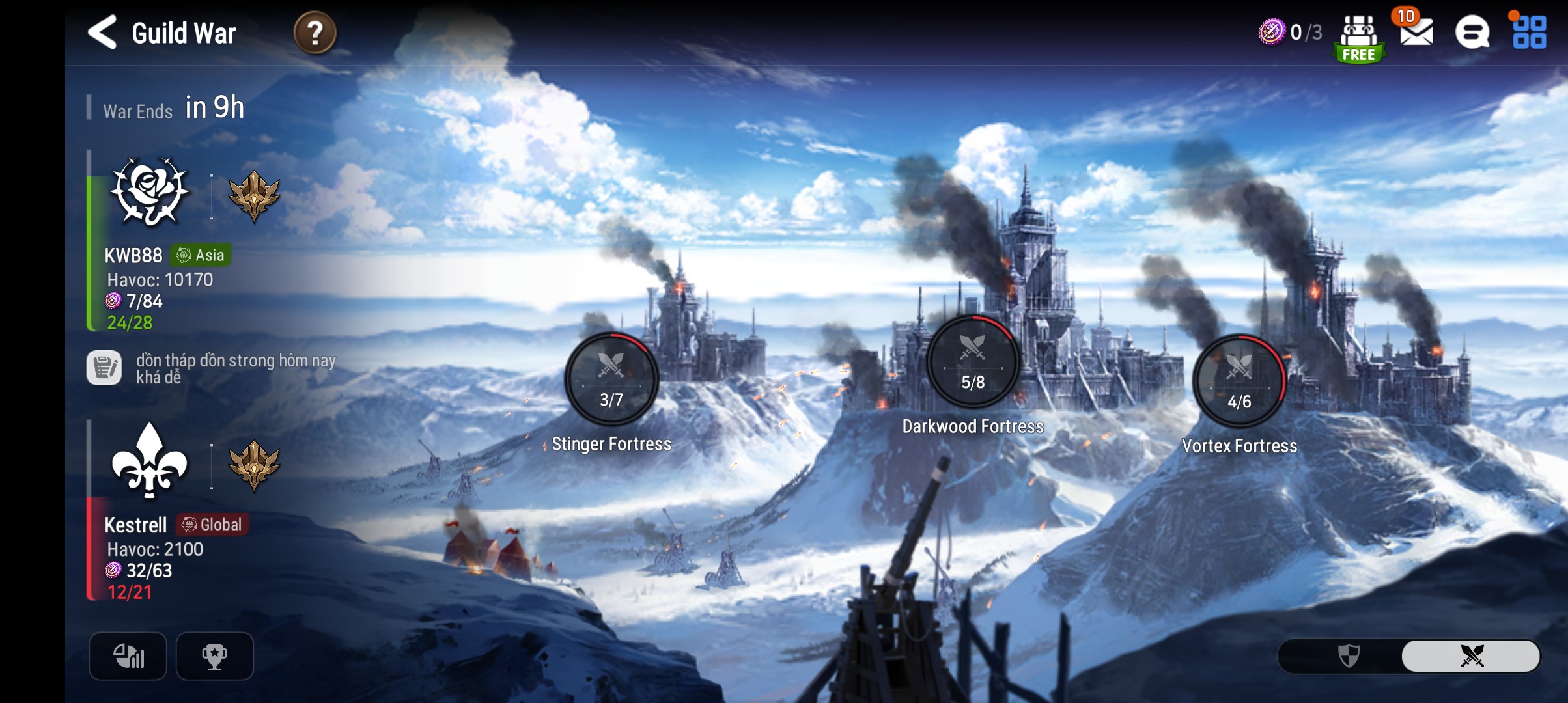Select Stinger Fortress battle marker

611,379
